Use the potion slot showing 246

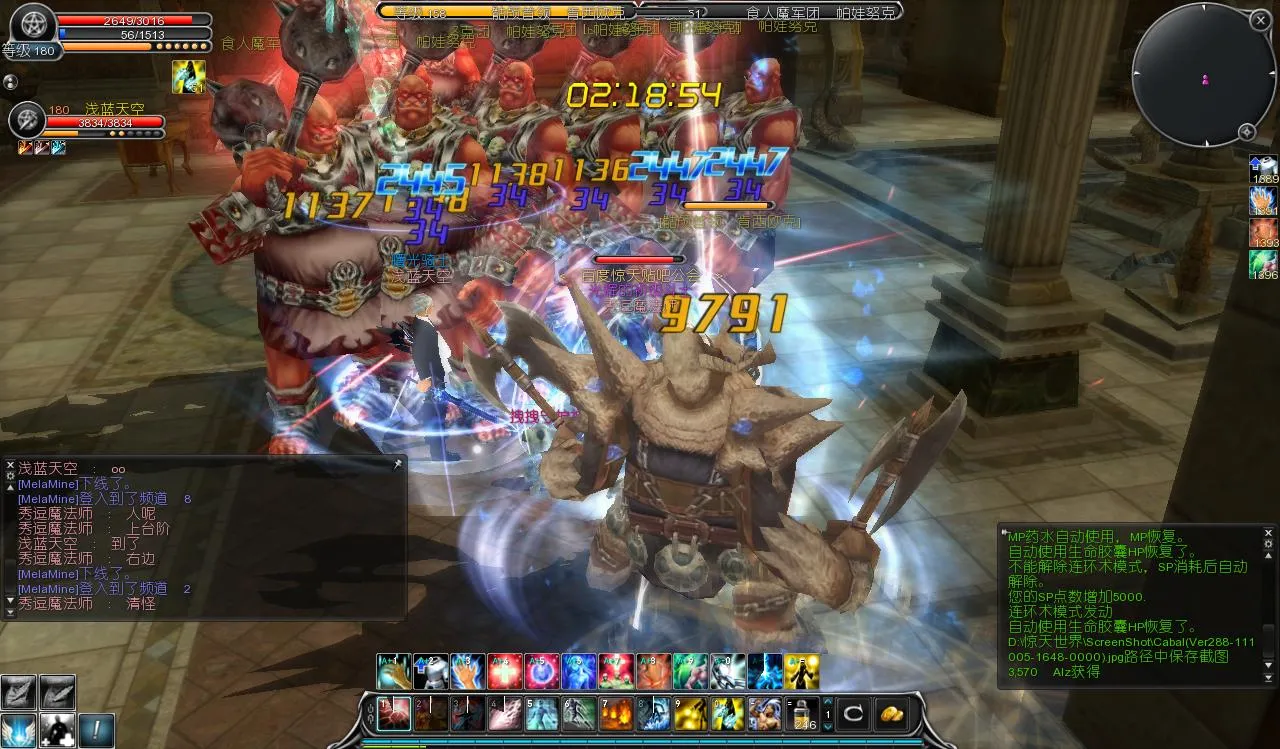pos(804,714)
